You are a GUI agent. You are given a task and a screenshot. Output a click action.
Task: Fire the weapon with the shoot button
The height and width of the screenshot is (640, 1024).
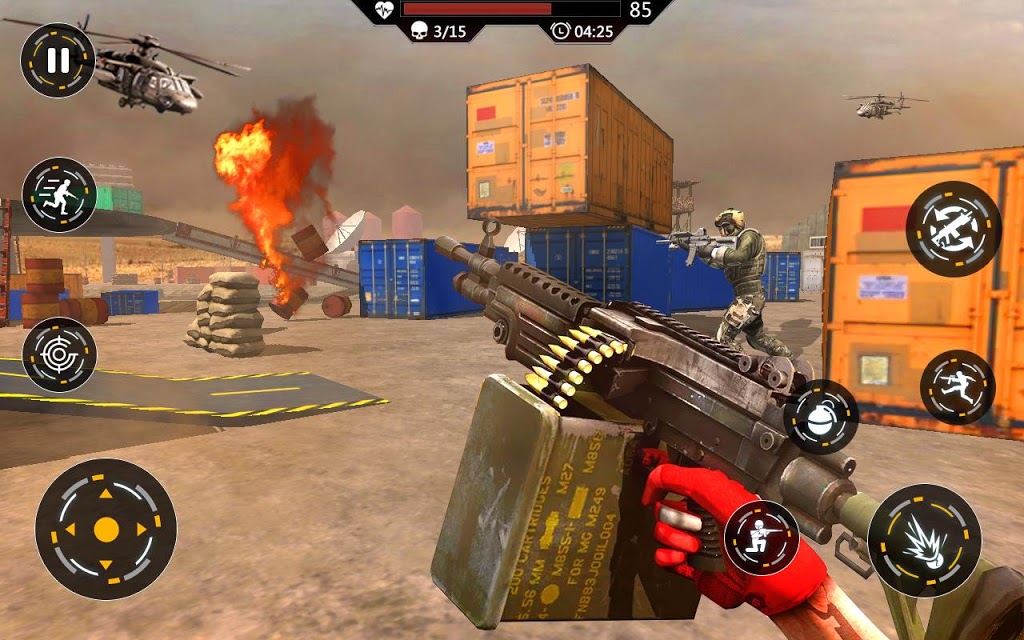point(923,541)
